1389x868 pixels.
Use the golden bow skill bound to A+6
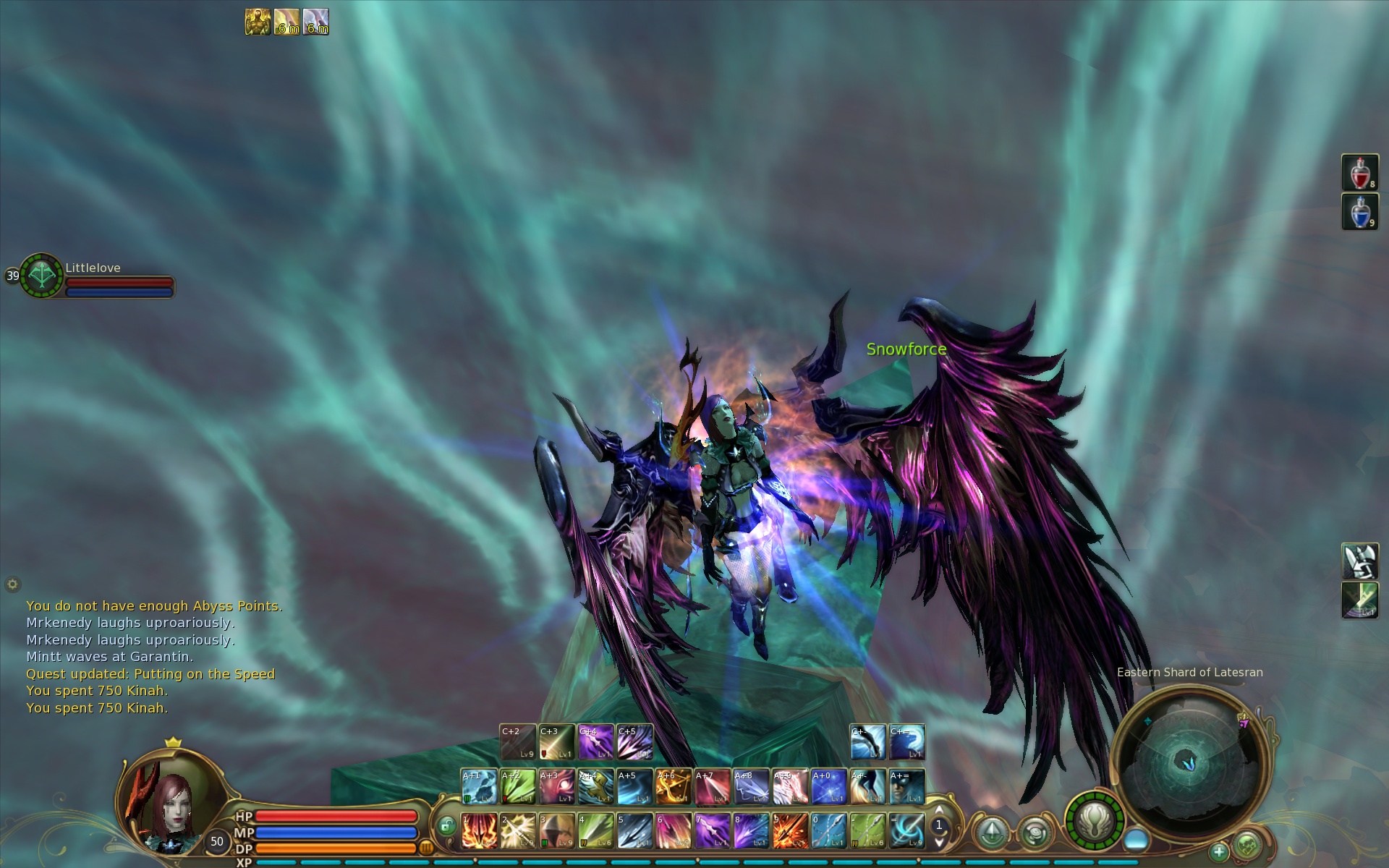tap(674, 786)
